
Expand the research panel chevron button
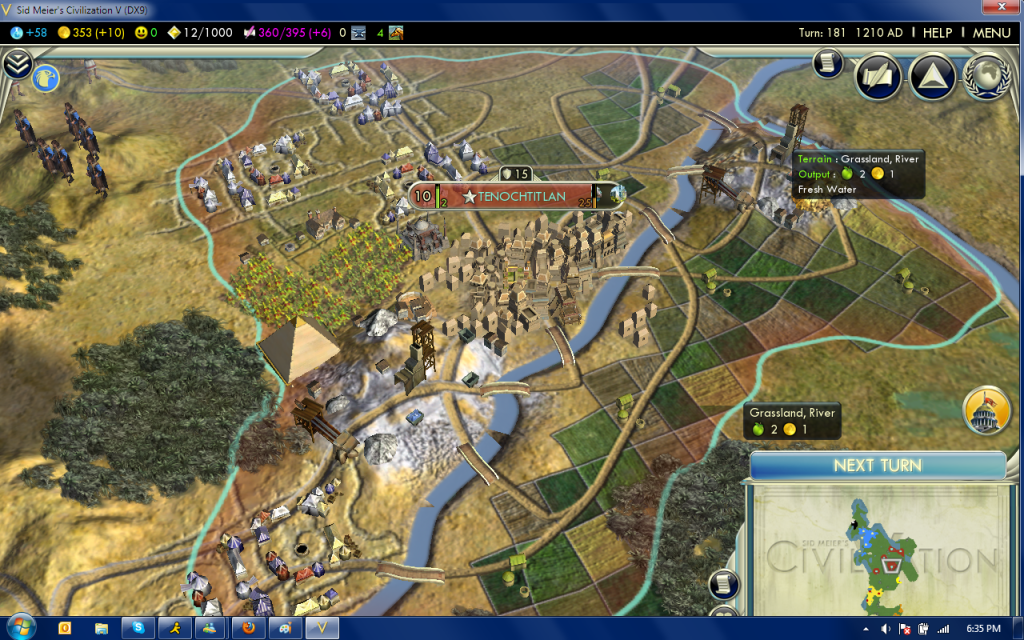pyautogui.click(x=17, y=65)
